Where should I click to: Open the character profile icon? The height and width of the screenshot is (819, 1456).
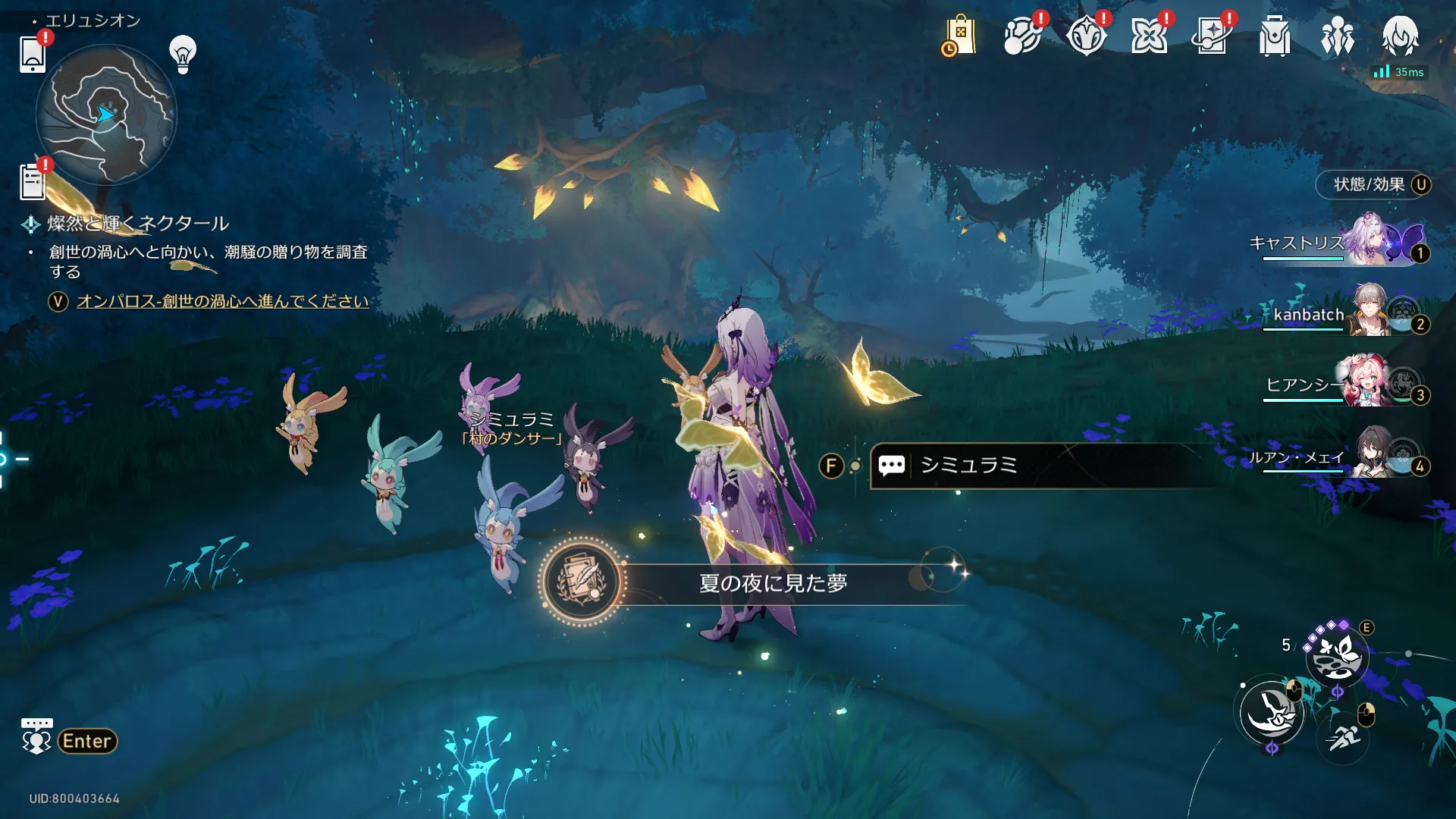pyautogui.click(x=1400, y=36)
